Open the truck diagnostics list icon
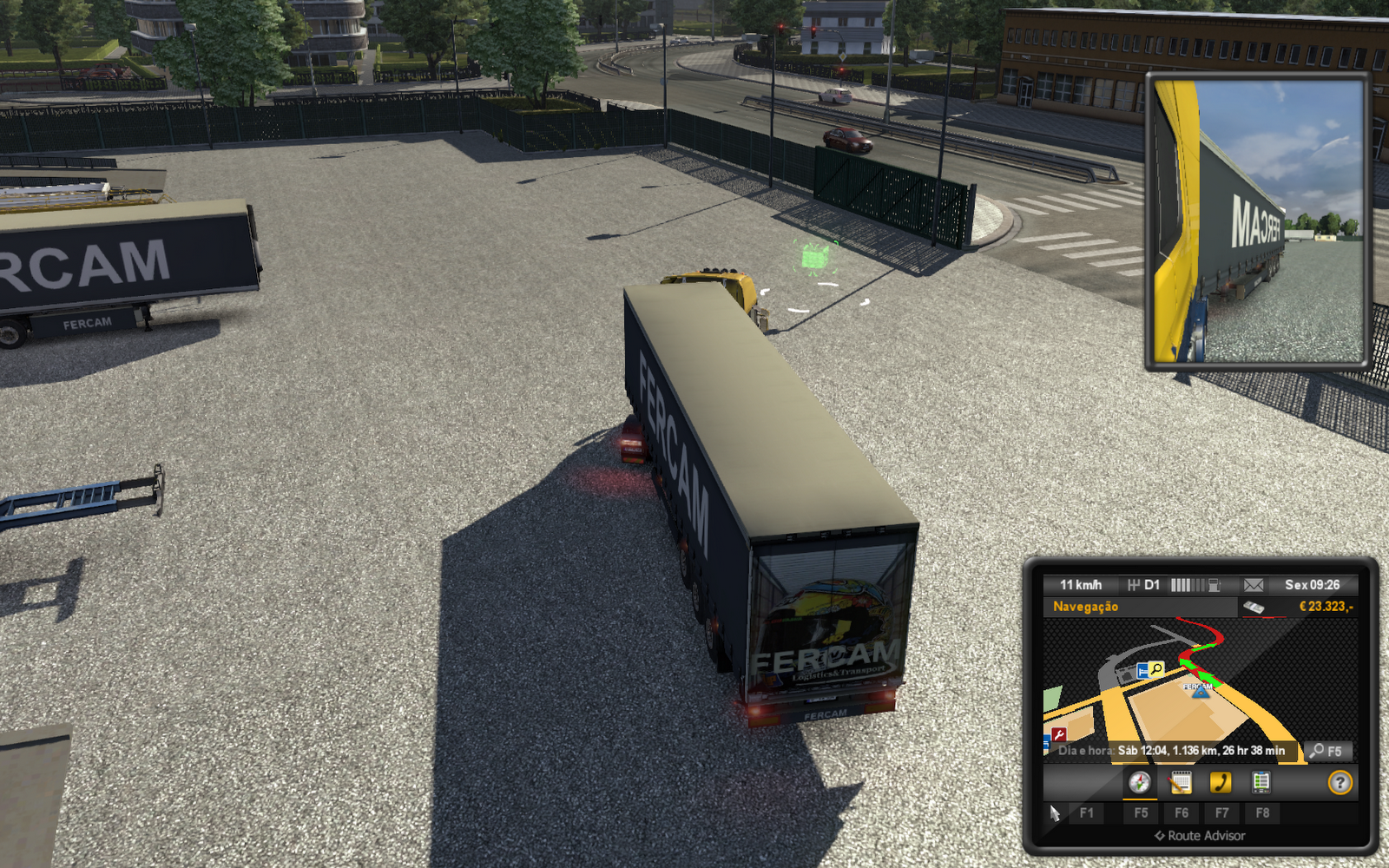Image resolution: width=1389 pixels, height=868 pixels. 1261,784
